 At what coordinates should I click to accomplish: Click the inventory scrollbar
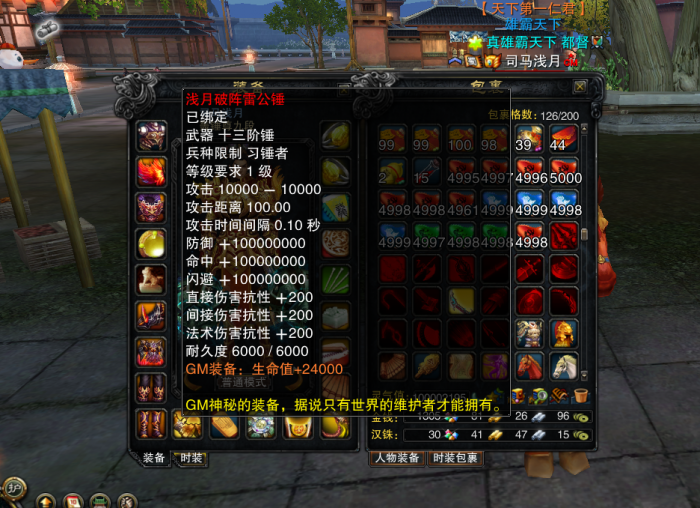pyautogui.click(x=585, y=236)
